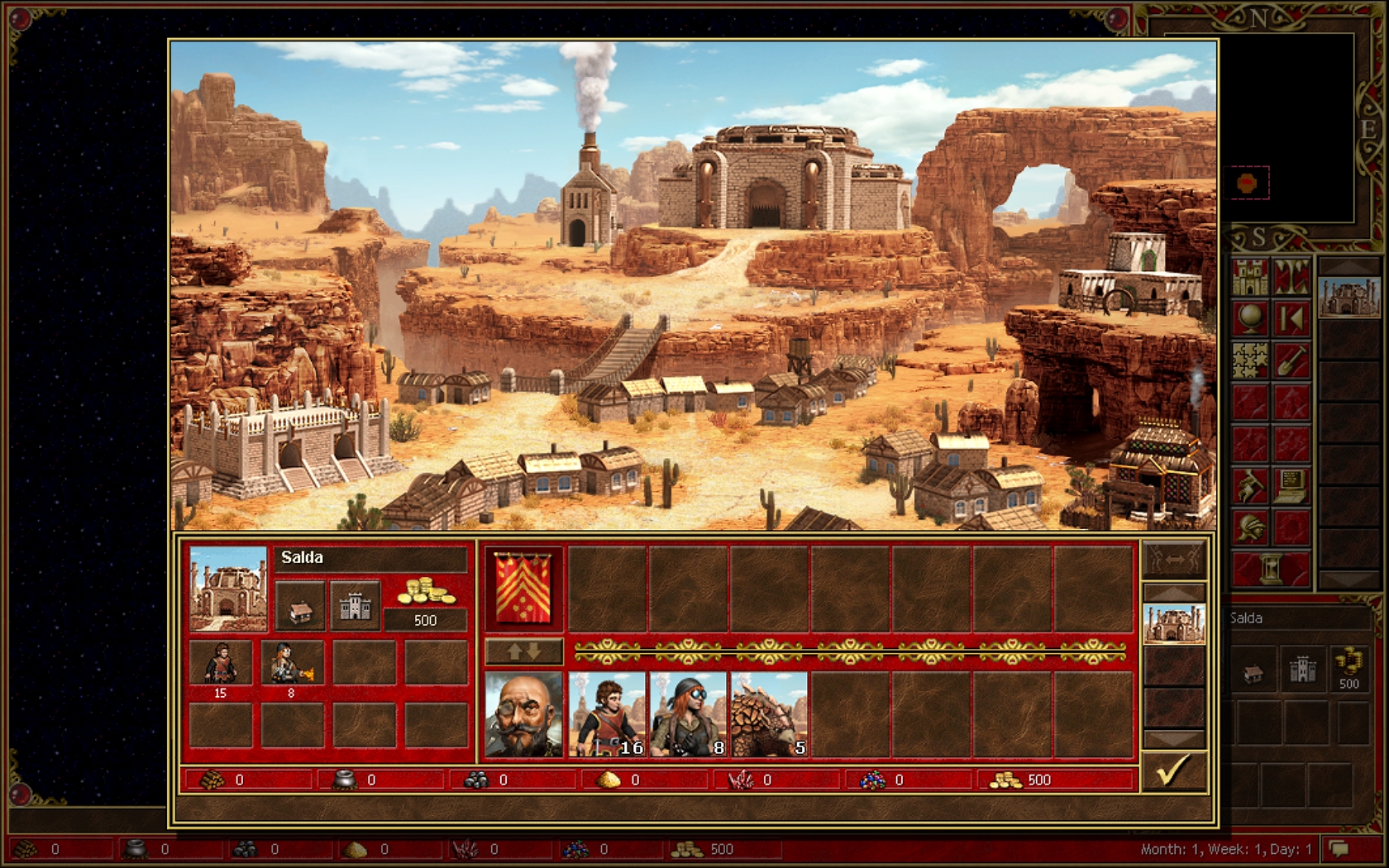
Task: Inspect the fort castle icon
Action: click(x=355, y=605)
